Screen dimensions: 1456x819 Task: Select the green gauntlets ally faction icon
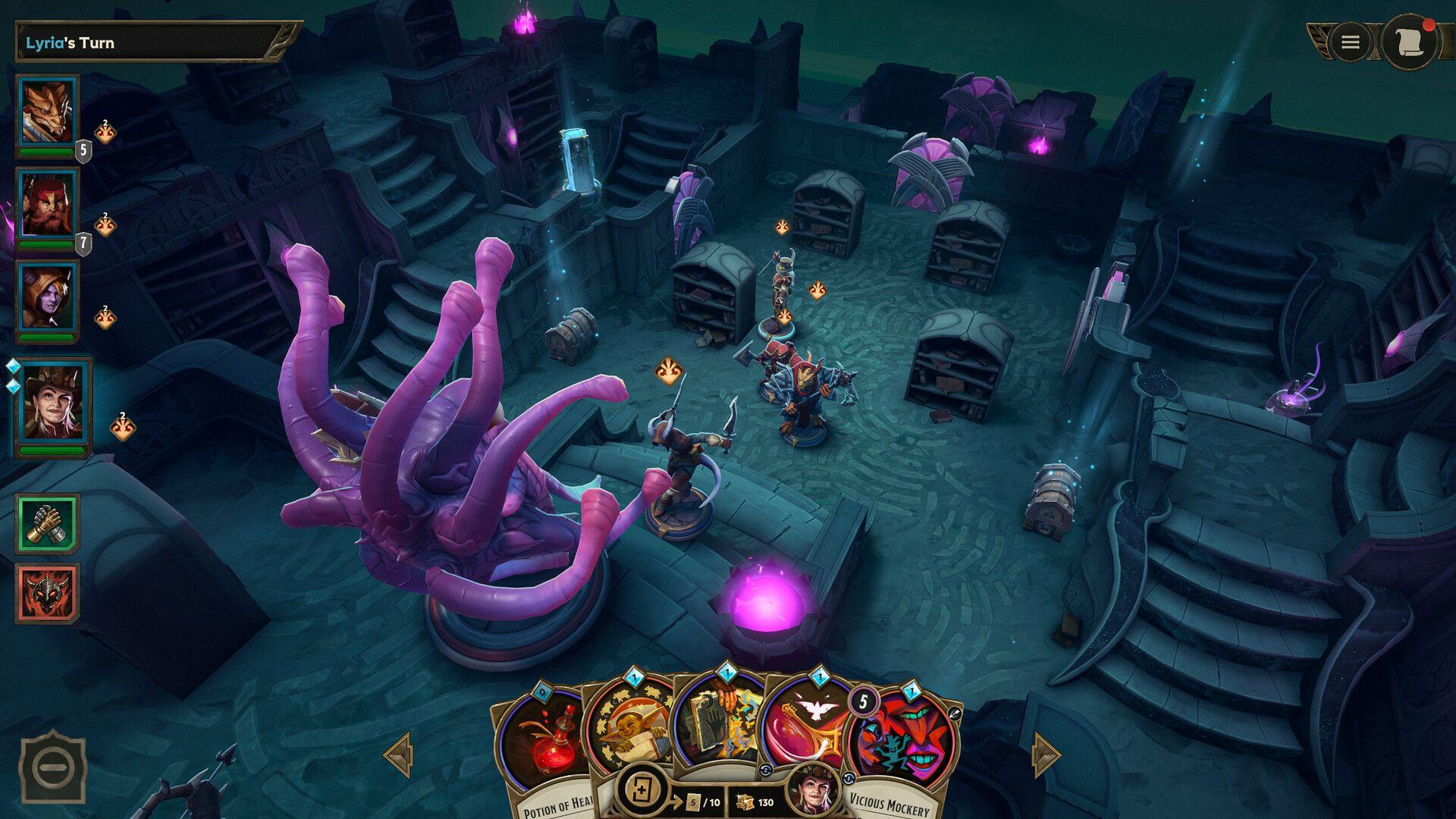click(x=48, y=523)
